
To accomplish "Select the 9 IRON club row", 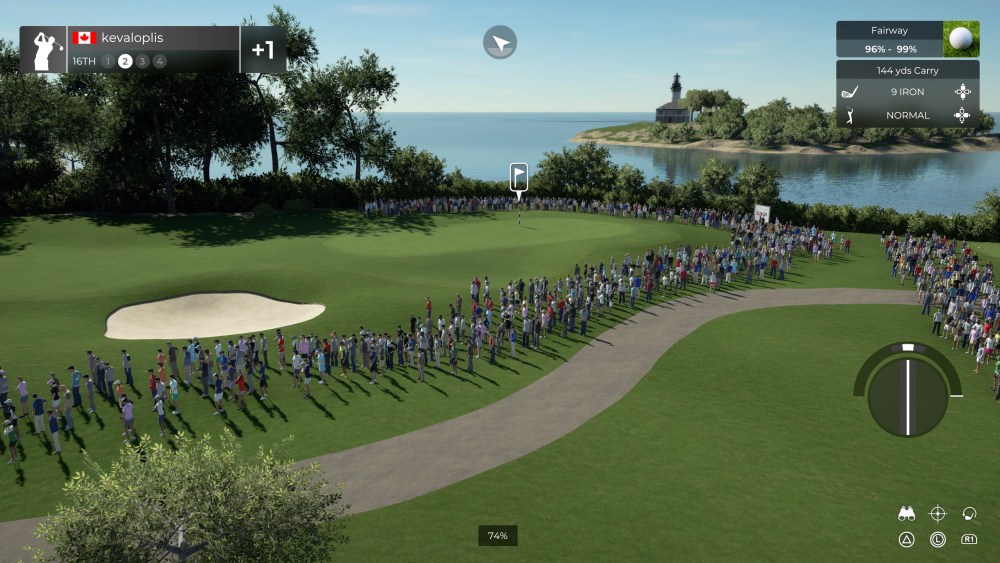I will [x=906, y=92].
